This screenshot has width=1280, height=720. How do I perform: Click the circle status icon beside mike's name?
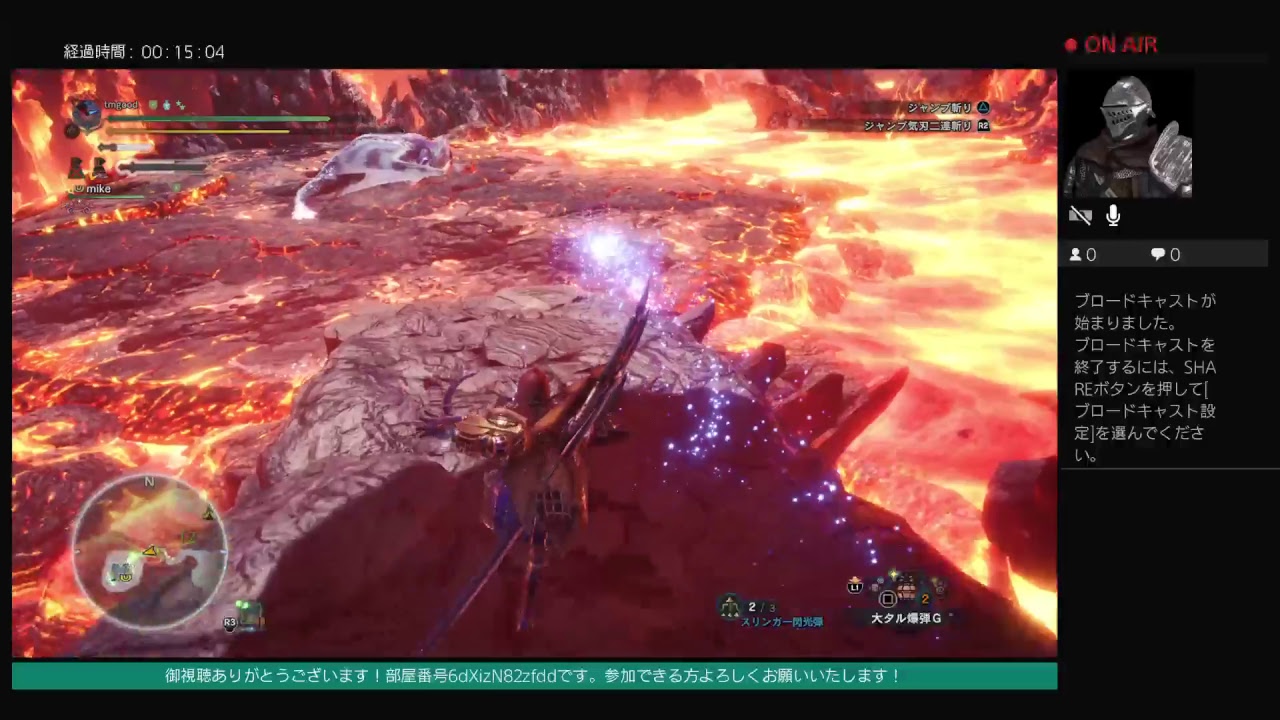click(x=79, y=188)
